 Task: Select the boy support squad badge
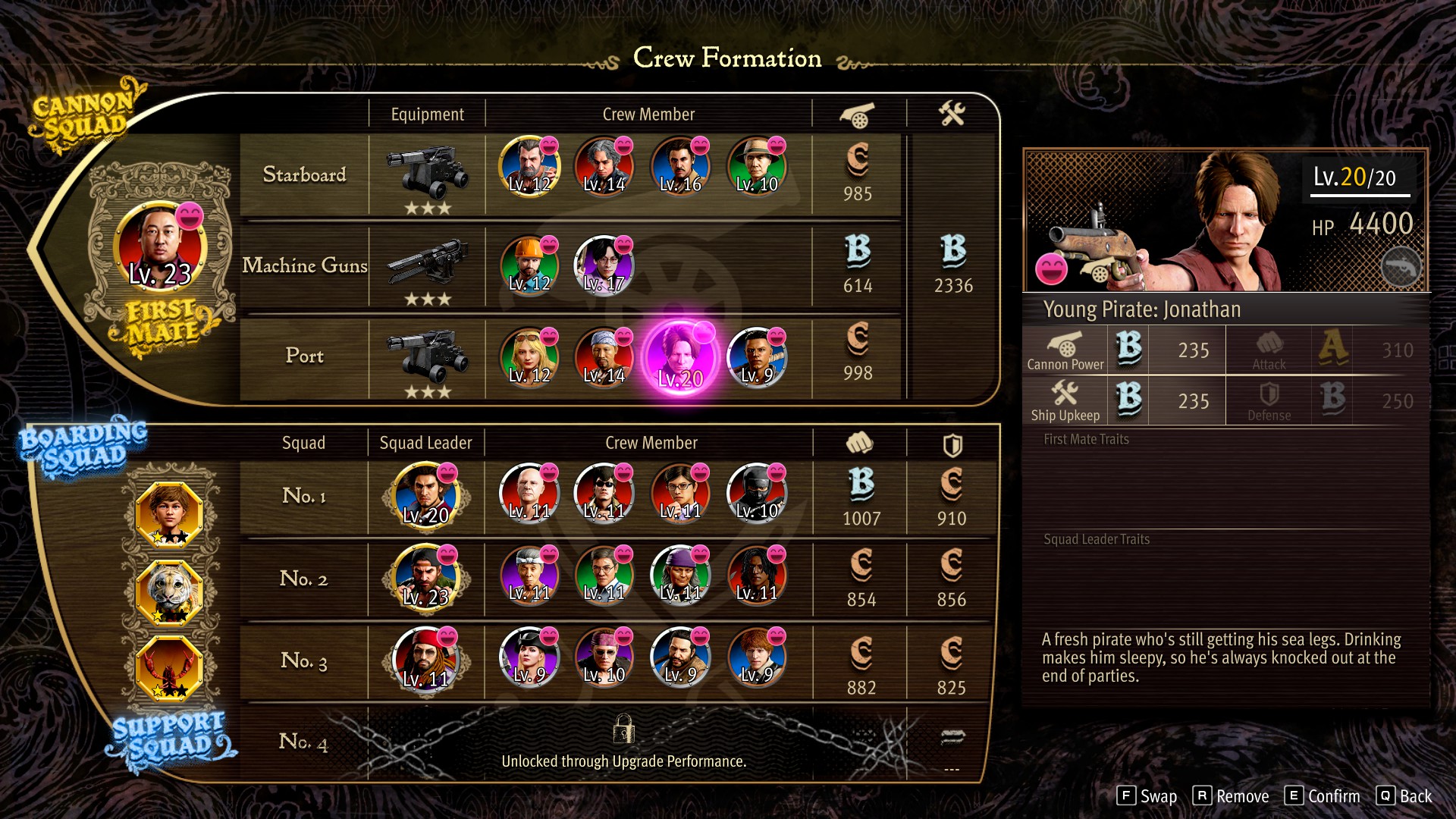click(x=169, y=514)
